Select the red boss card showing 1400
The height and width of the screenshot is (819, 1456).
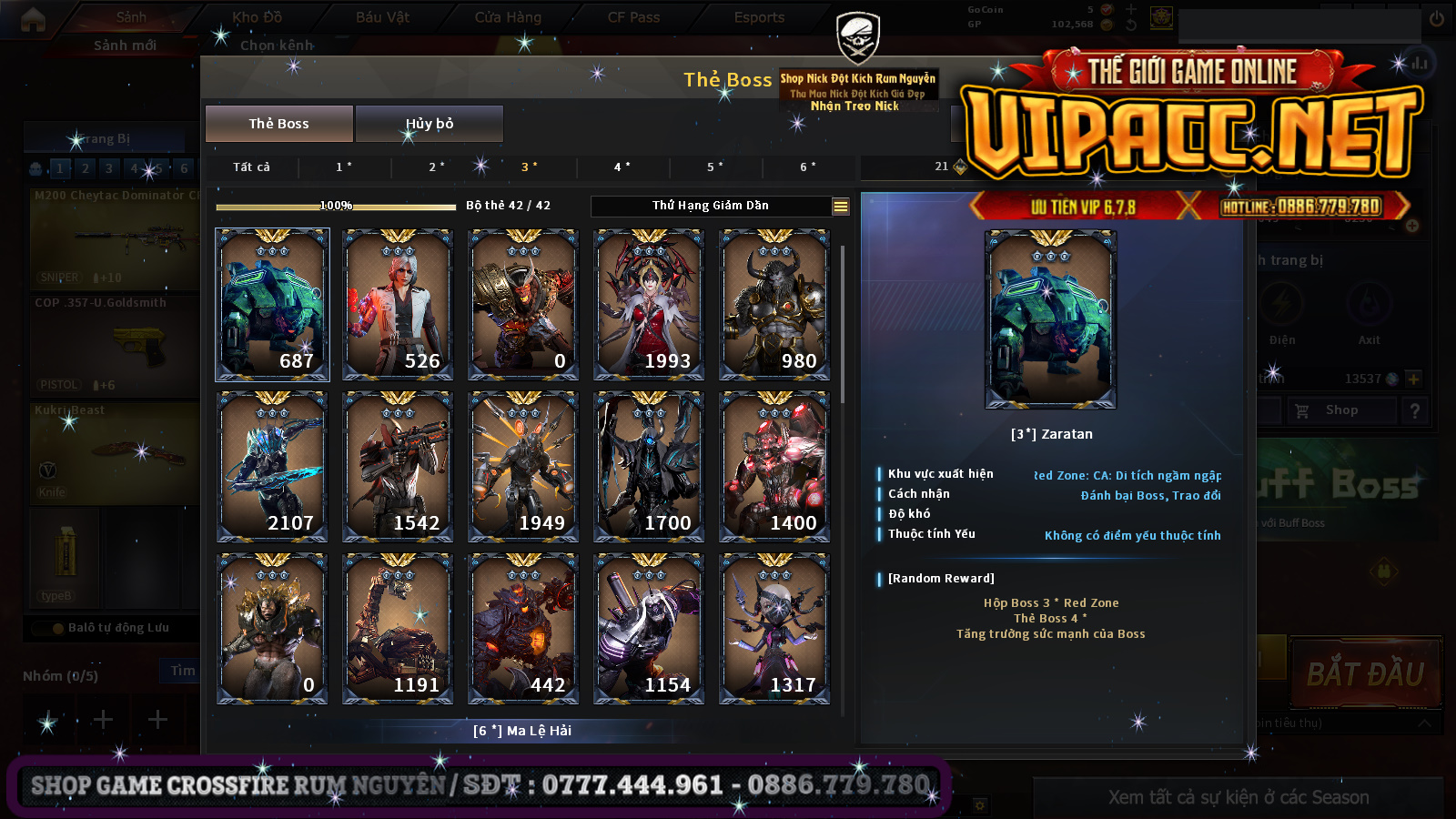(x=774, y=466)
